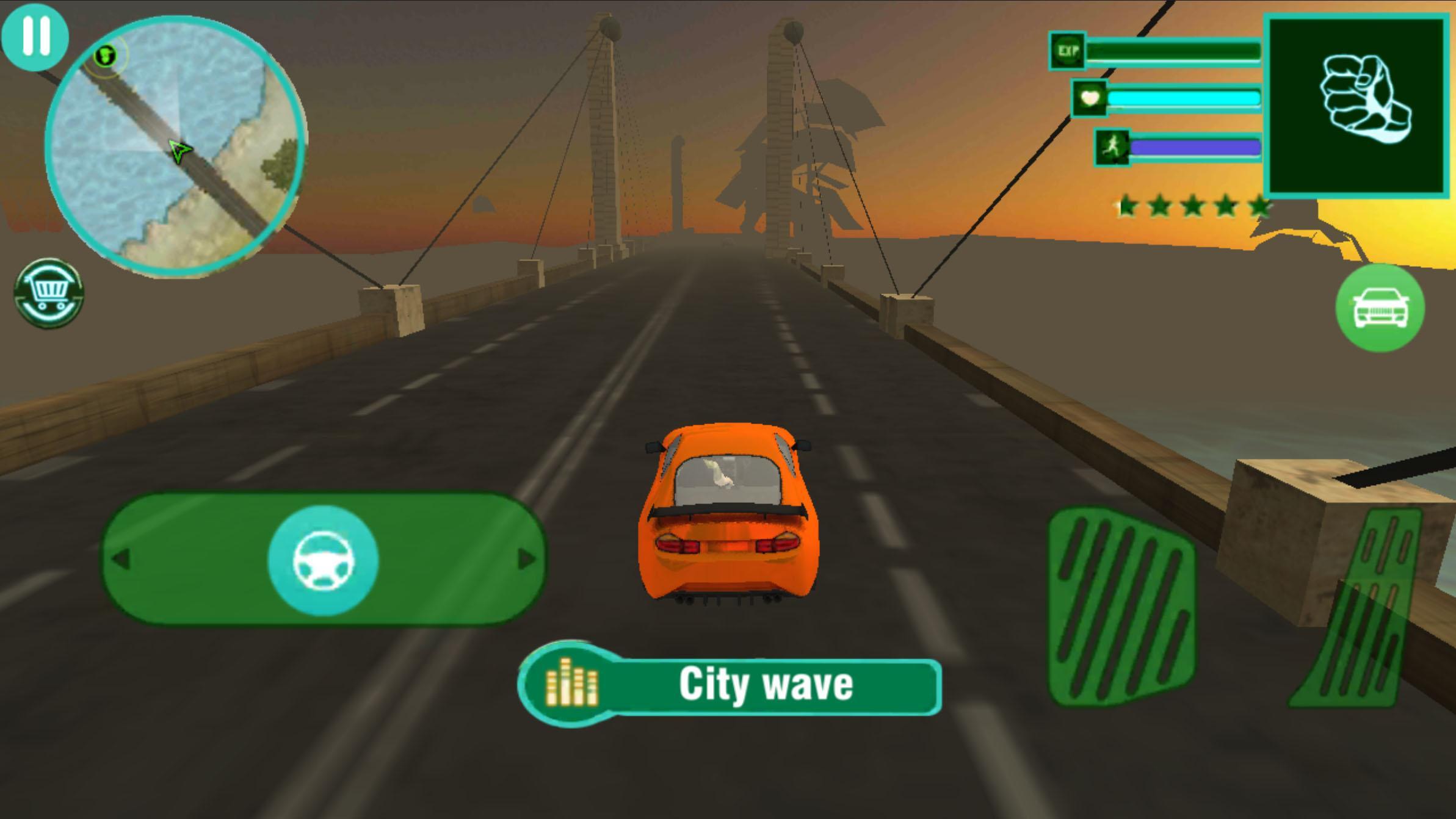Exit vehicle using the green car button

coord(1380,308)
